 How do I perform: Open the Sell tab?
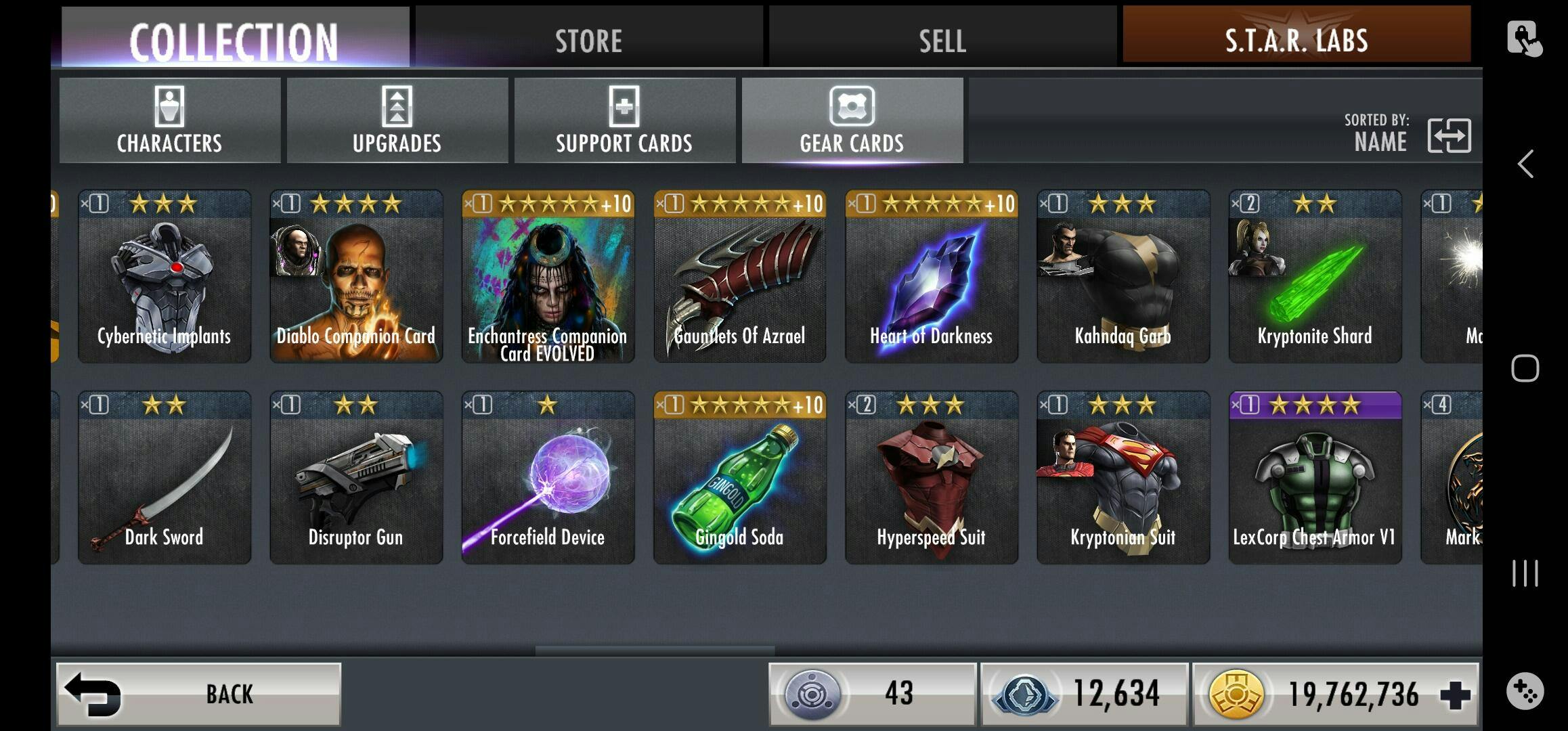click(x=942, y=39)
